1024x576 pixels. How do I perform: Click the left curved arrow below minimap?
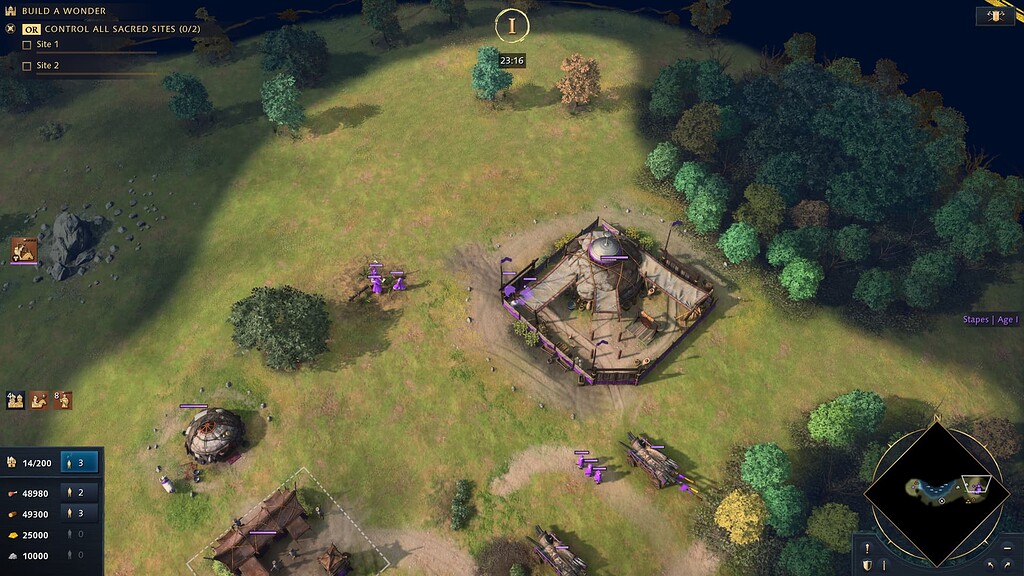click(x=990, y=566)
